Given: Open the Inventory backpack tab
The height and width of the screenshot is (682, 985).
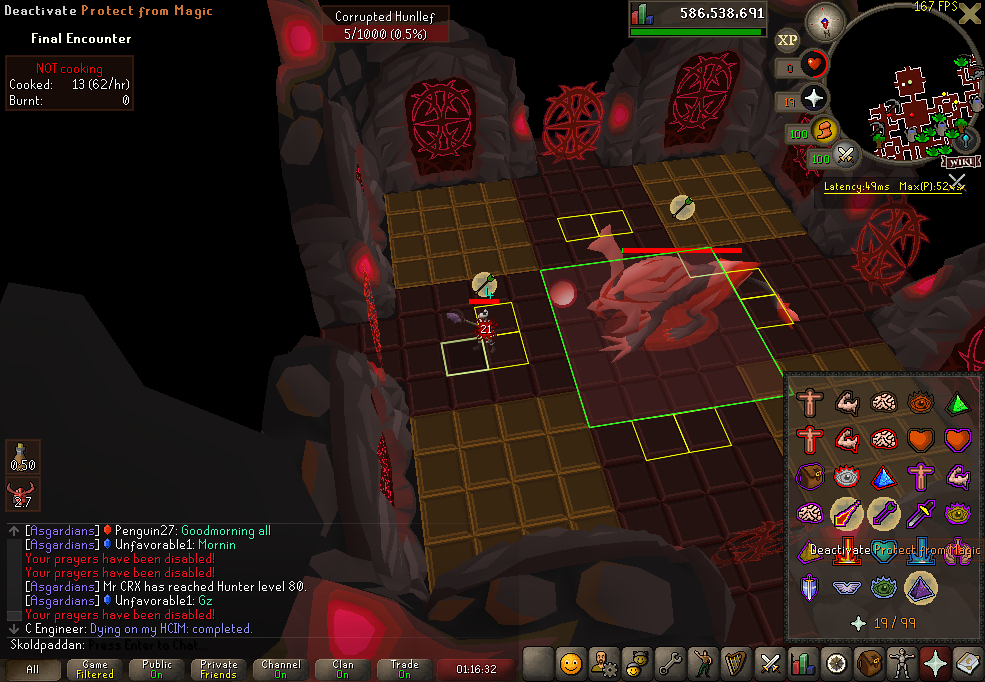Looking at the screenshot, I should coord(869,662).
